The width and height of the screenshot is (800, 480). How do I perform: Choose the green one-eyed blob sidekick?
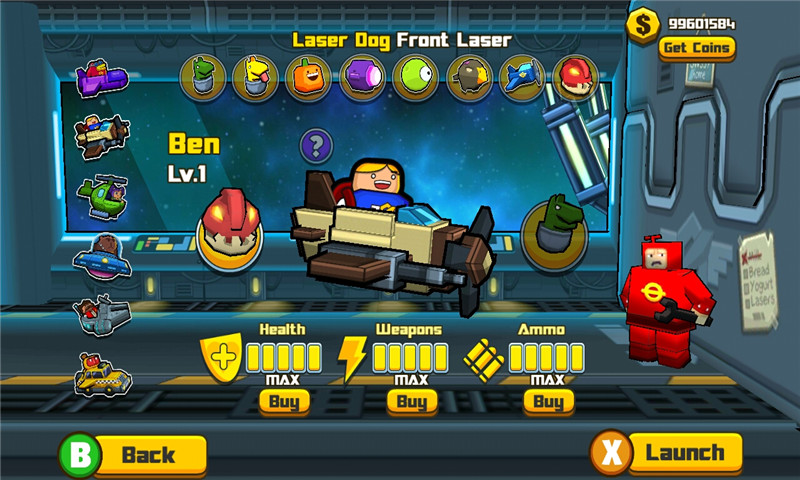click(x=415, y=78)
